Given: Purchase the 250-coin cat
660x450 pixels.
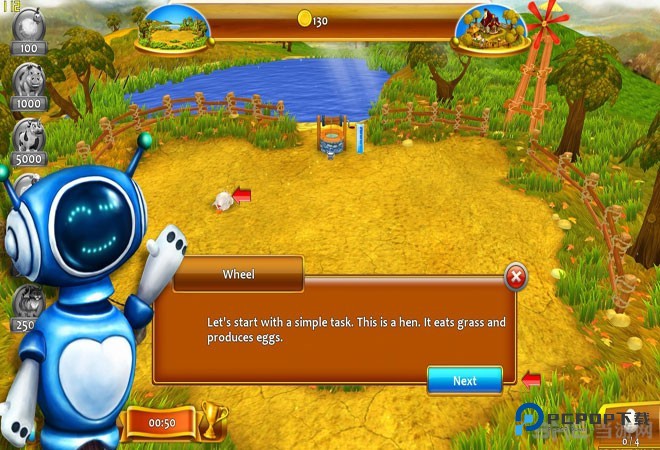Looking at the screenshot, I should click(28, 304).
